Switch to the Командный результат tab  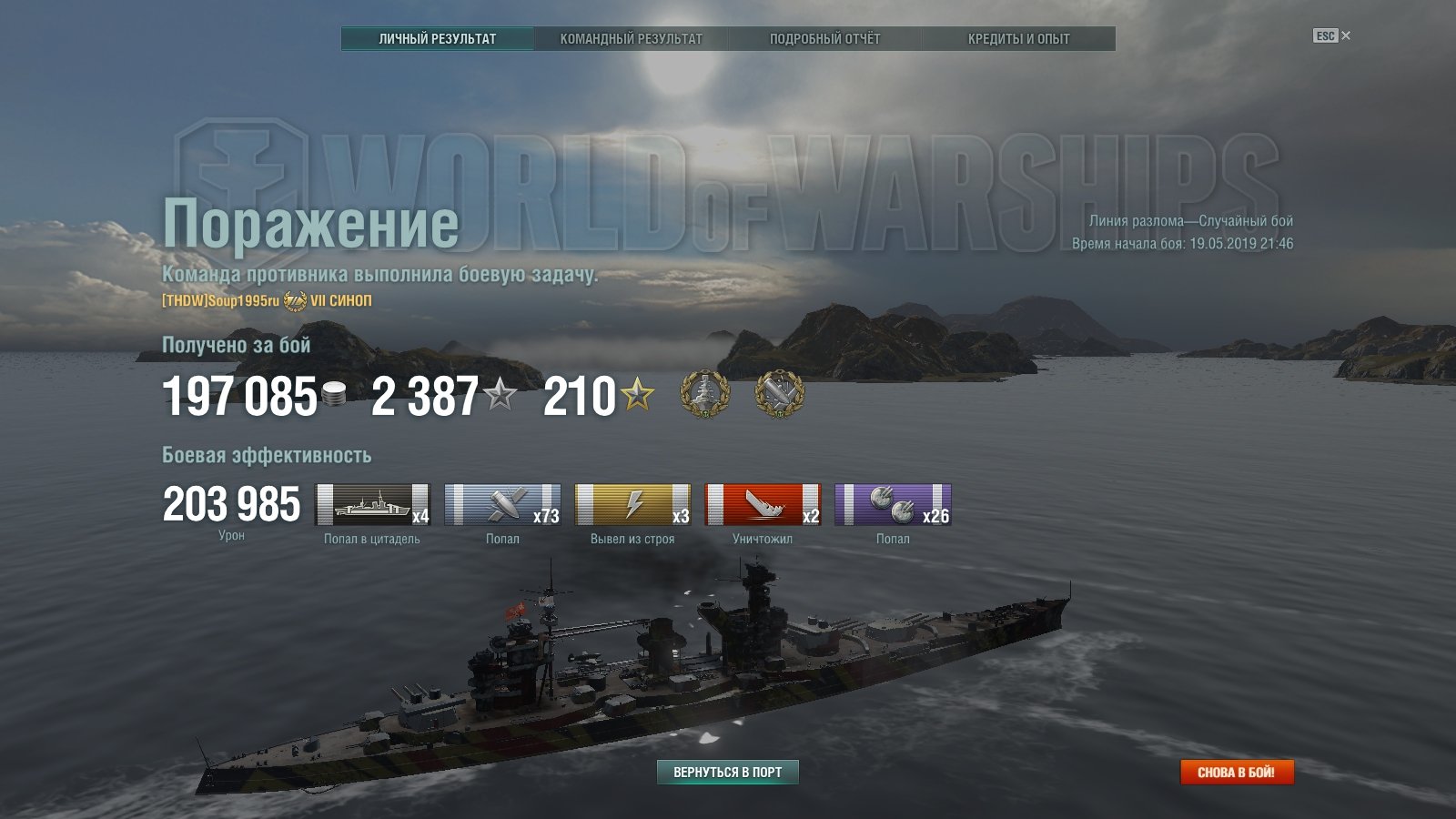pyautogui.click(x=631, y=39)
